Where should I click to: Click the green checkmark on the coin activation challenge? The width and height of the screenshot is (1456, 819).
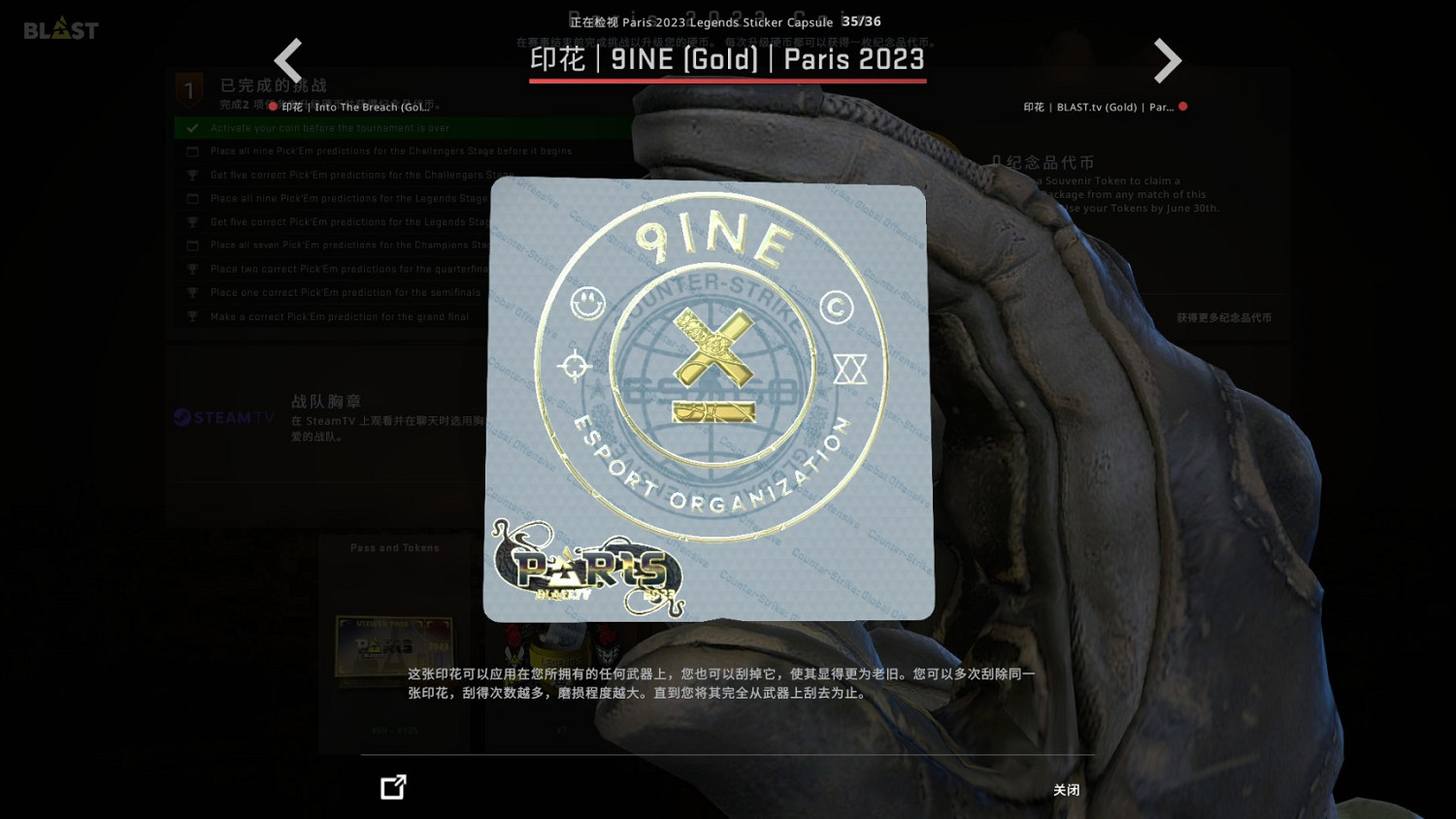click(x=191, y=127)
